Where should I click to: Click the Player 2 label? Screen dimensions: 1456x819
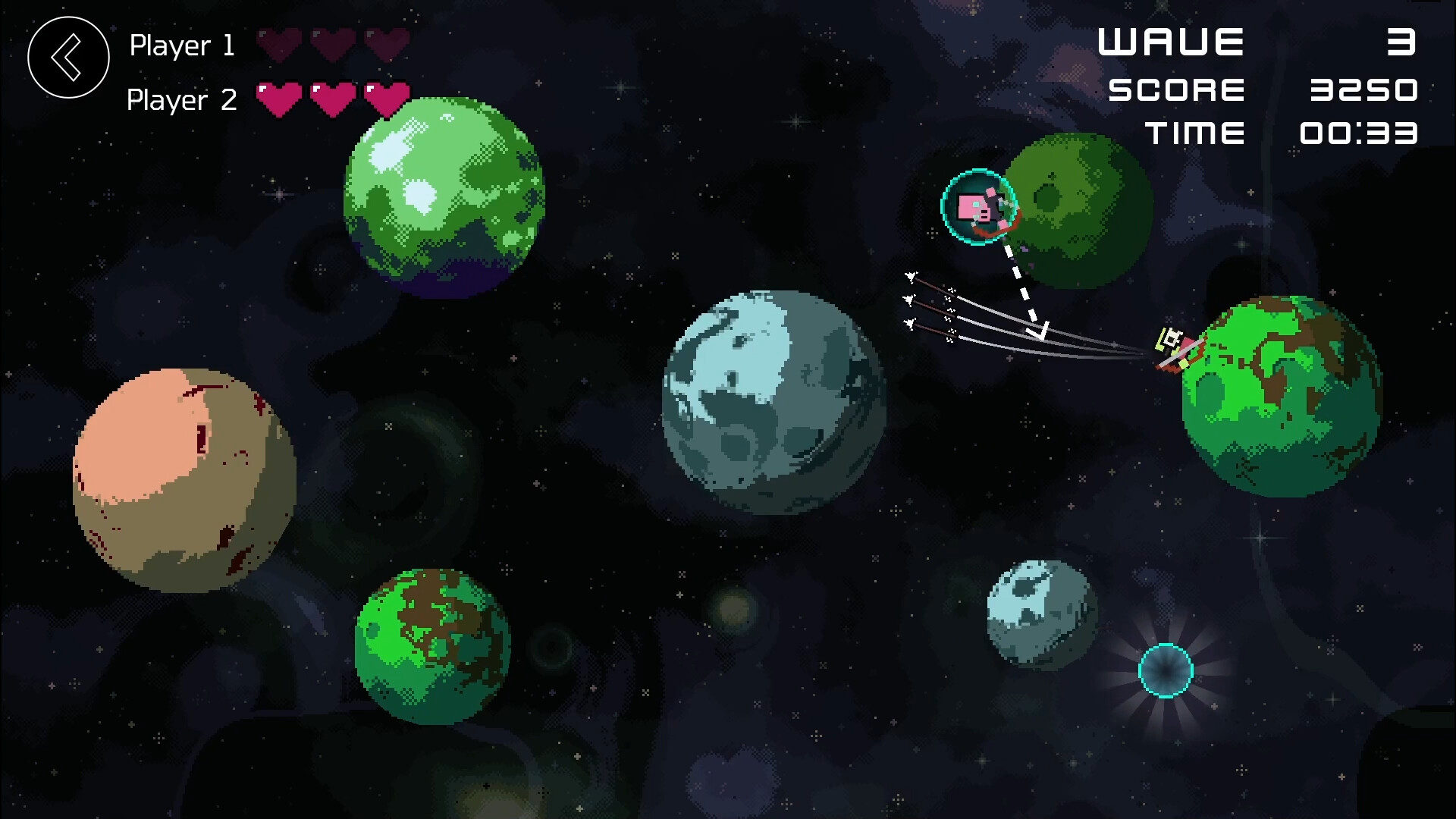[182, 99]
